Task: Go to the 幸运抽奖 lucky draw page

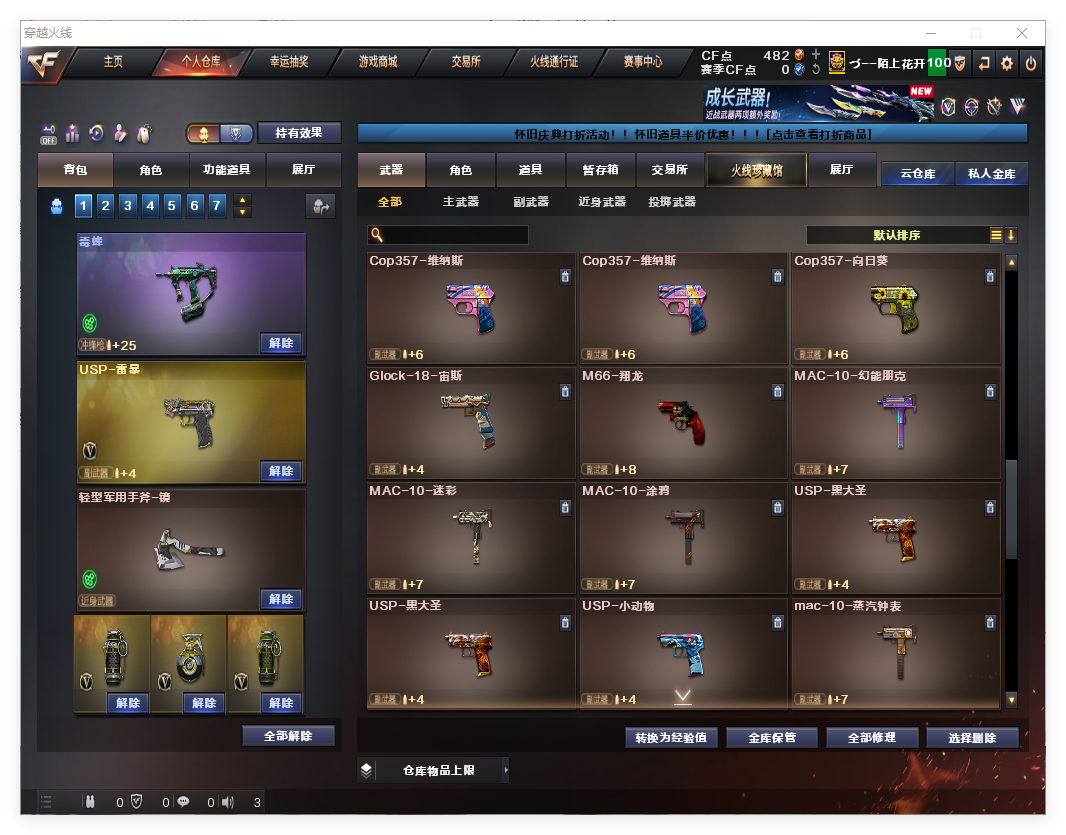Action: pos(289,62)
